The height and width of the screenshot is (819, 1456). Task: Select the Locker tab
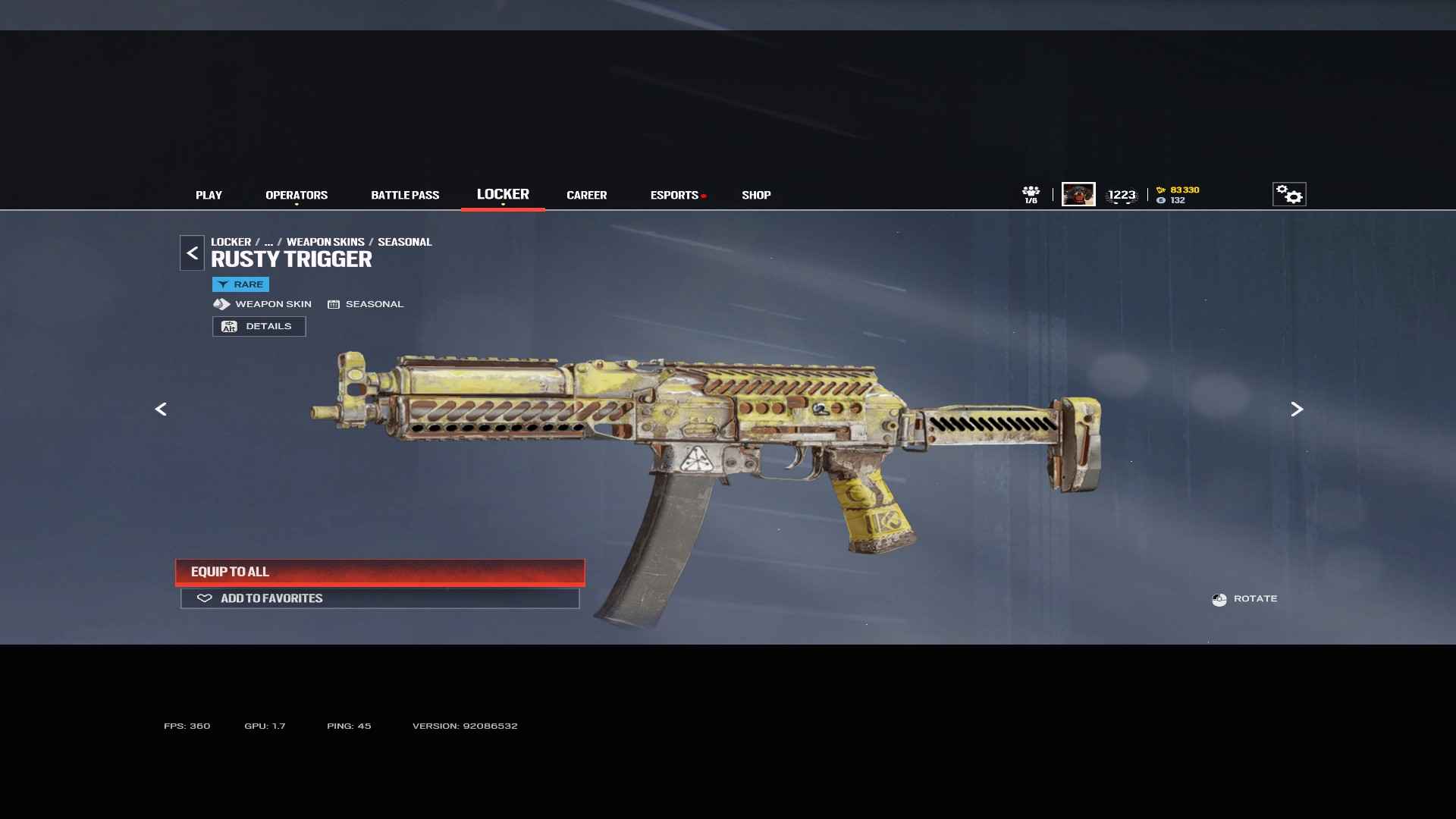[x=503, y=194]
